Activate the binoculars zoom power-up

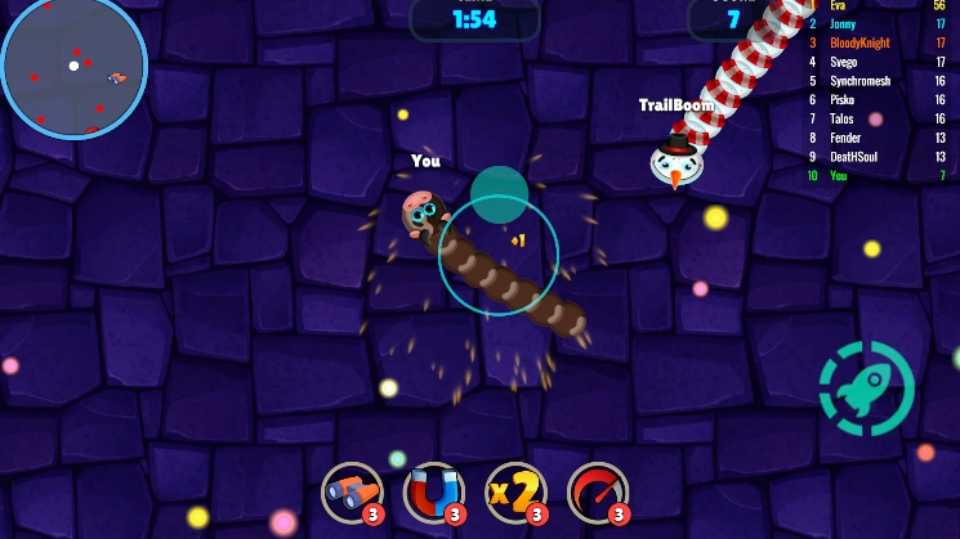(352, 492)
